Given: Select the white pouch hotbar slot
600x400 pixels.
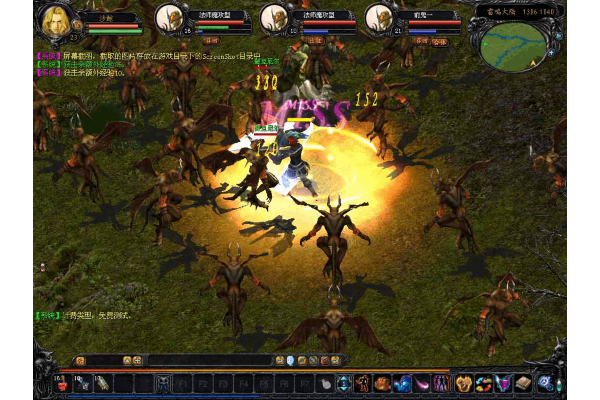Looking at the screenshot, I should 325,382.
